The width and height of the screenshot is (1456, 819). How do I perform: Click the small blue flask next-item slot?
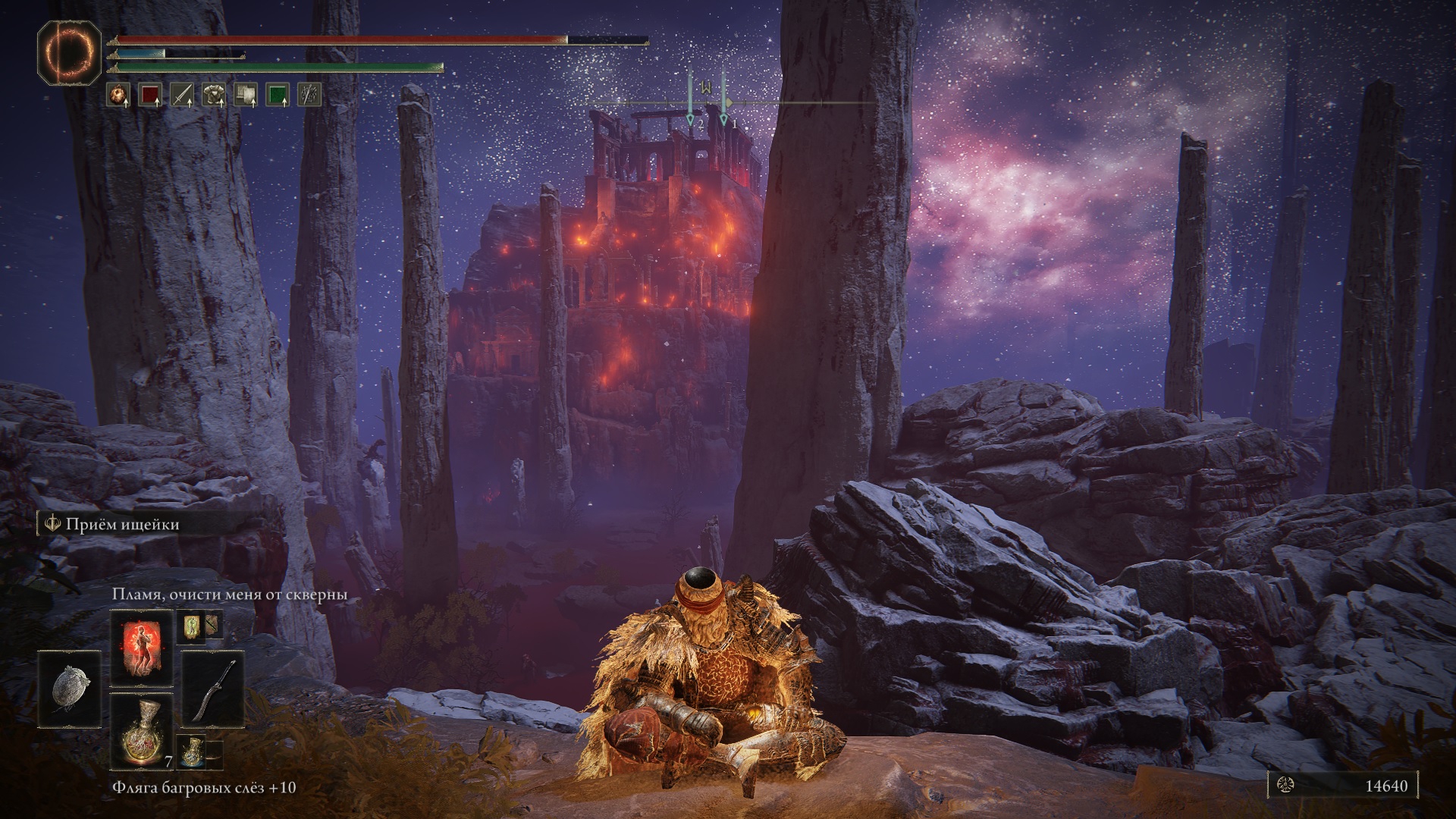[x=190, y=750]
